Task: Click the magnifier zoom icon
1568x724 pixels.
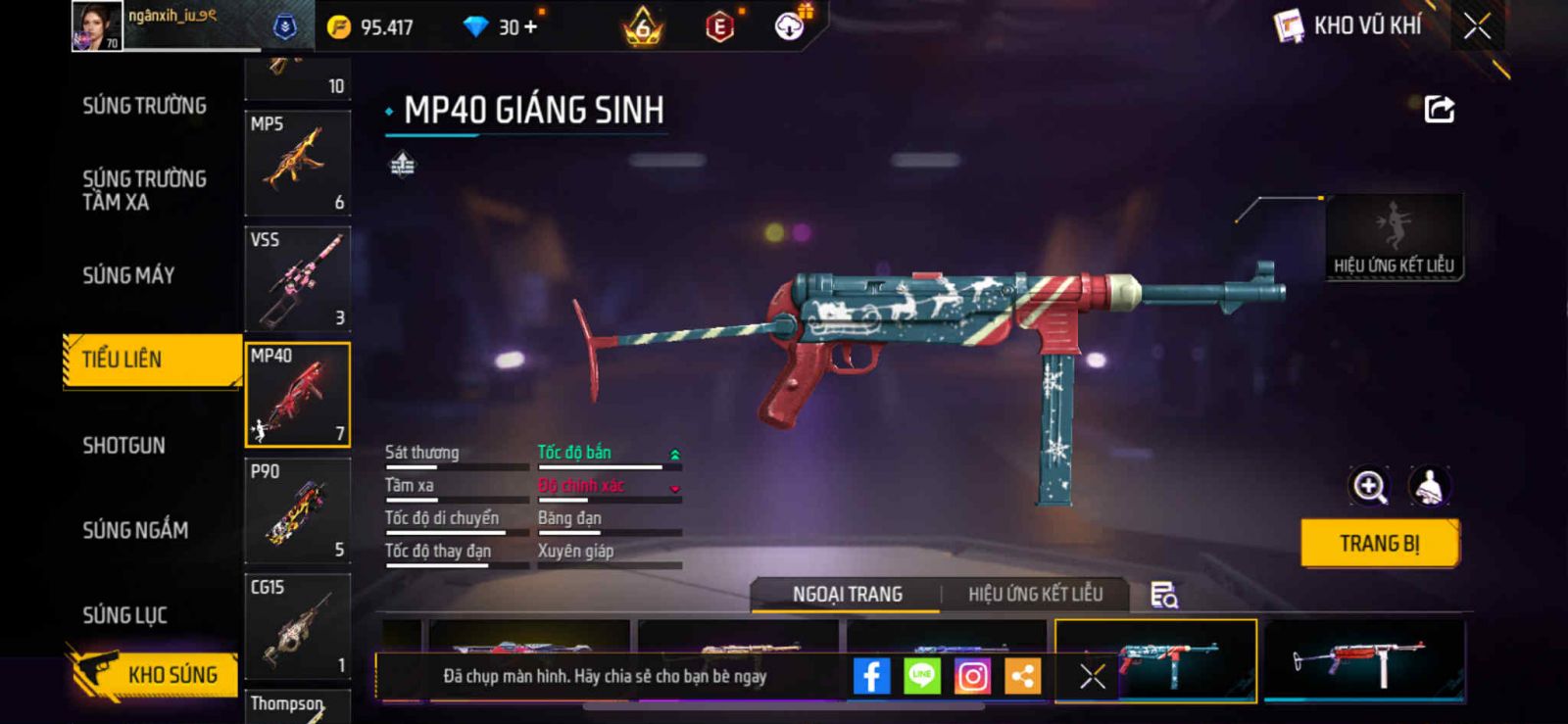Action: point(1370,486)
